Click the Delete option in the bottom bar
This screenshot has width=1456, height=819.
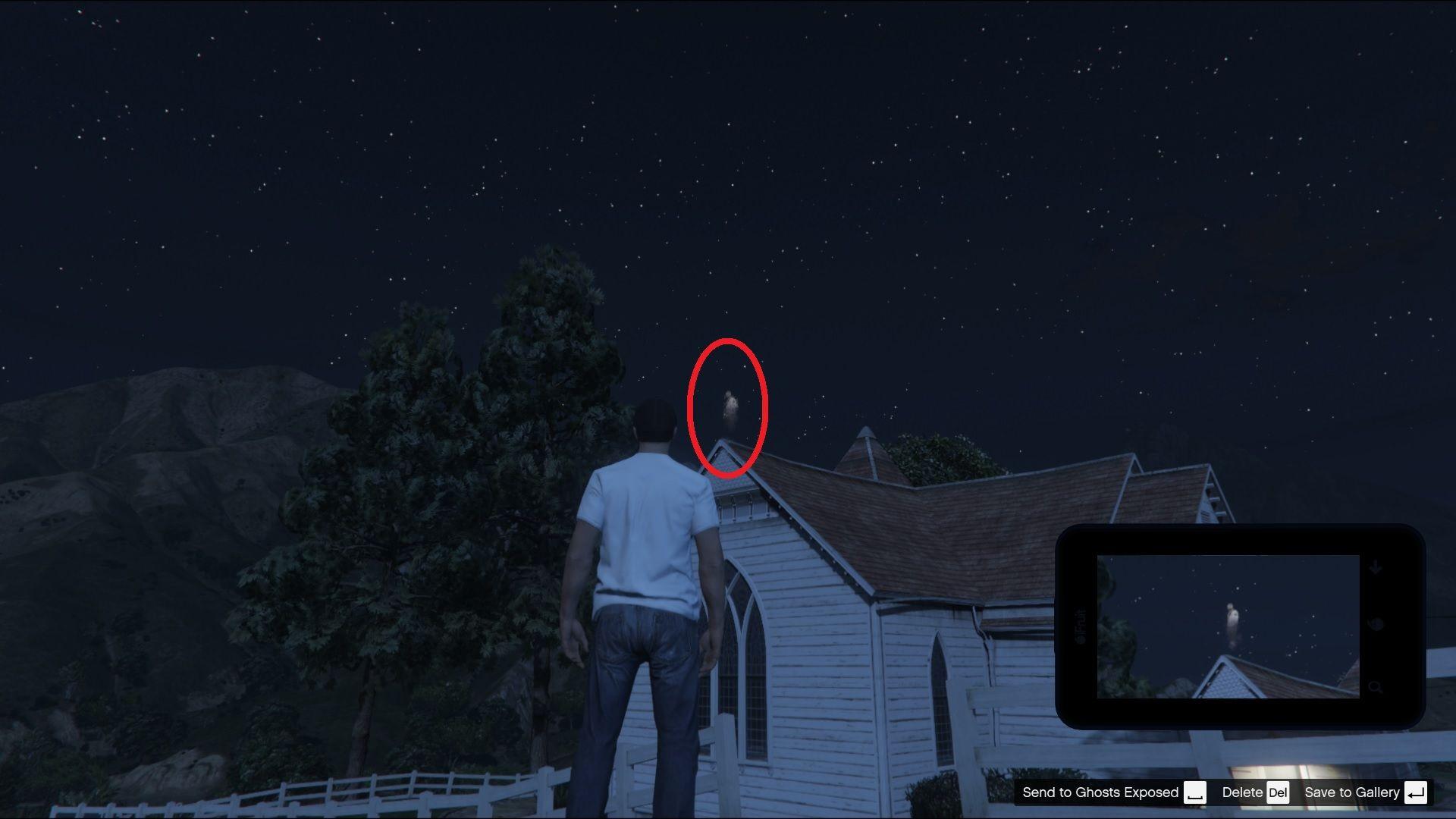pos(1242,792)
